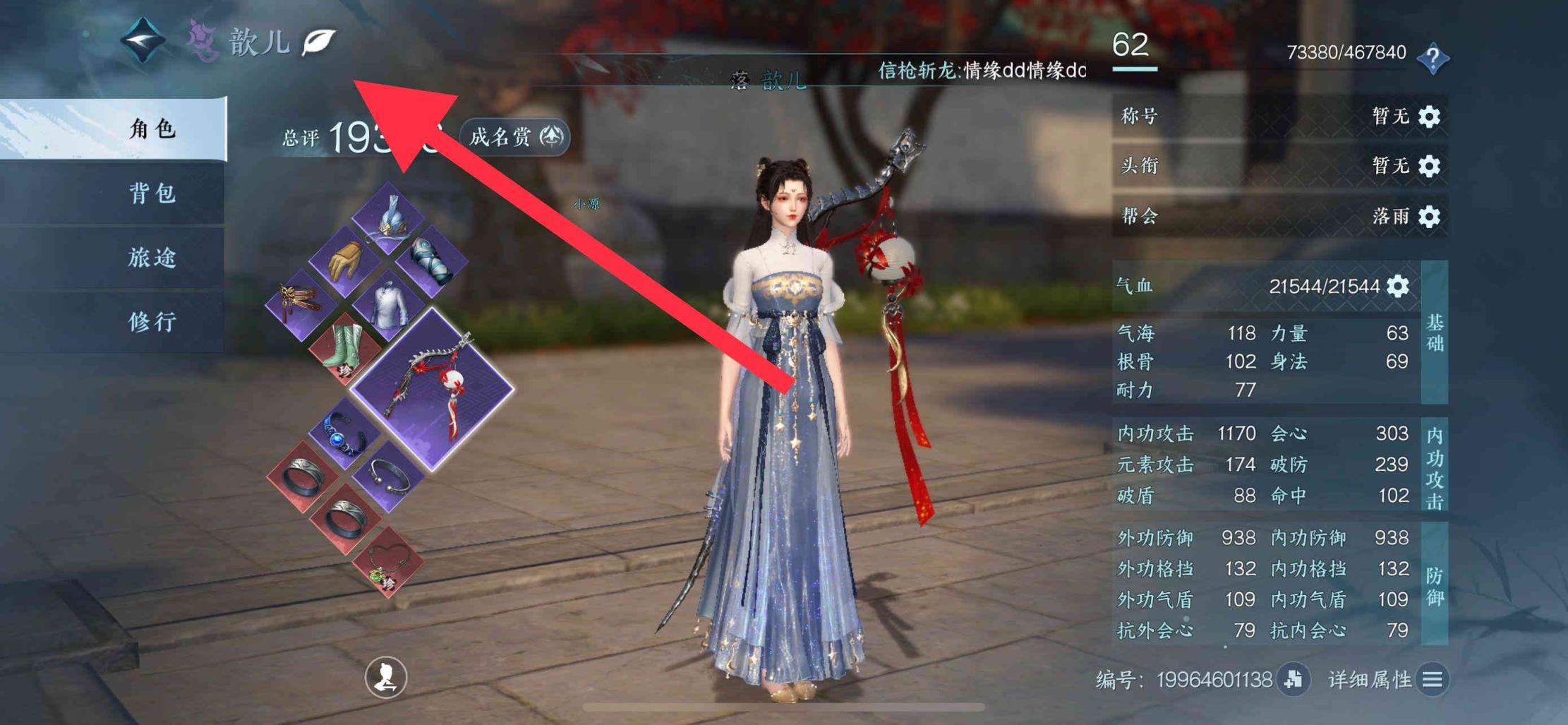This screenshot has width=1568, height=725.
Task: Go back using the diamond arrow button
Action: coord(143,40)
